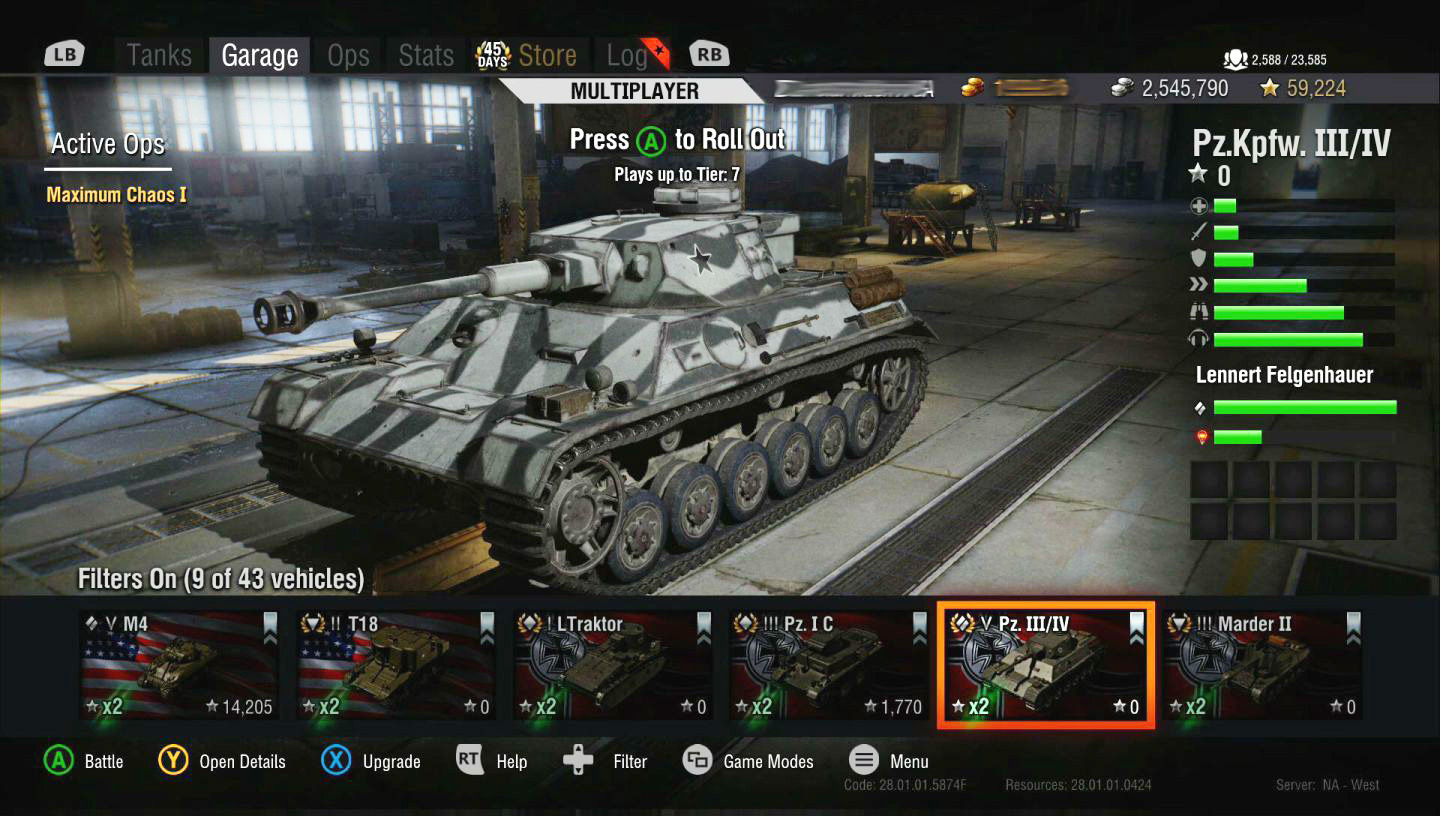The width and height of the screenshot is (1440, 816).
Task: Select the Pz. III/IV tank card
Action: [x=1045, y=665]
